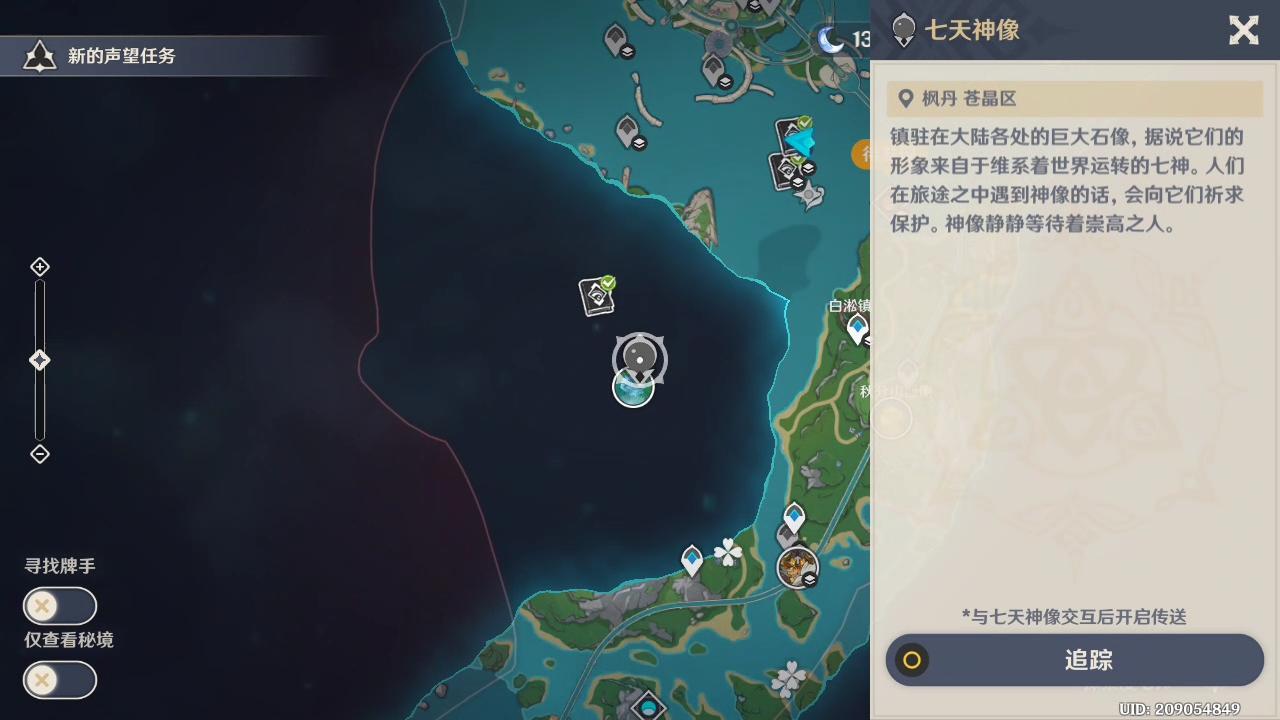Select the flower specialty marker near the coast road
Screen dimensions: 1280x720
729,551
